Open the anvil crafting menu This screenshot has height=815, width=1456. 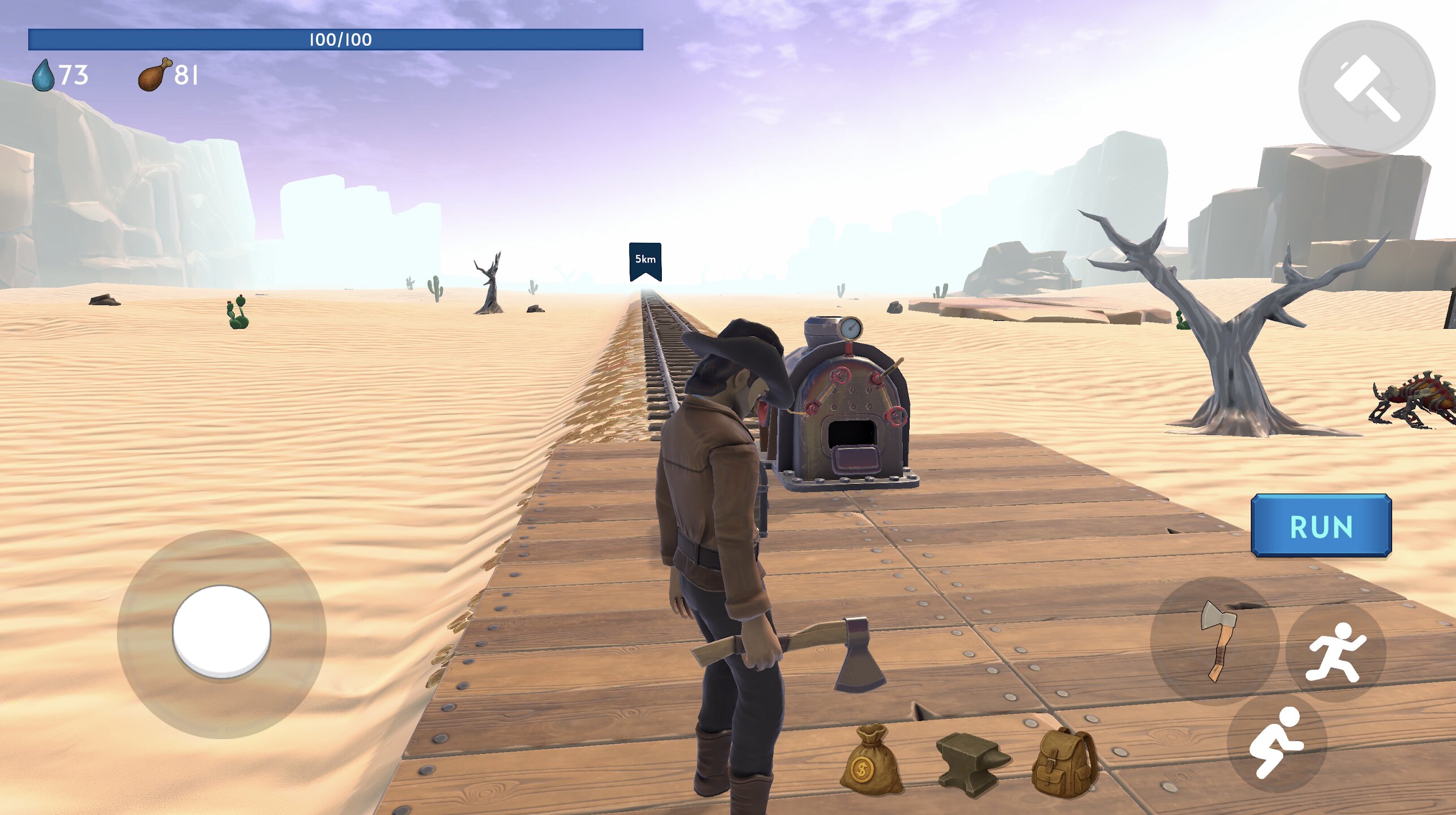coord(972,762)
